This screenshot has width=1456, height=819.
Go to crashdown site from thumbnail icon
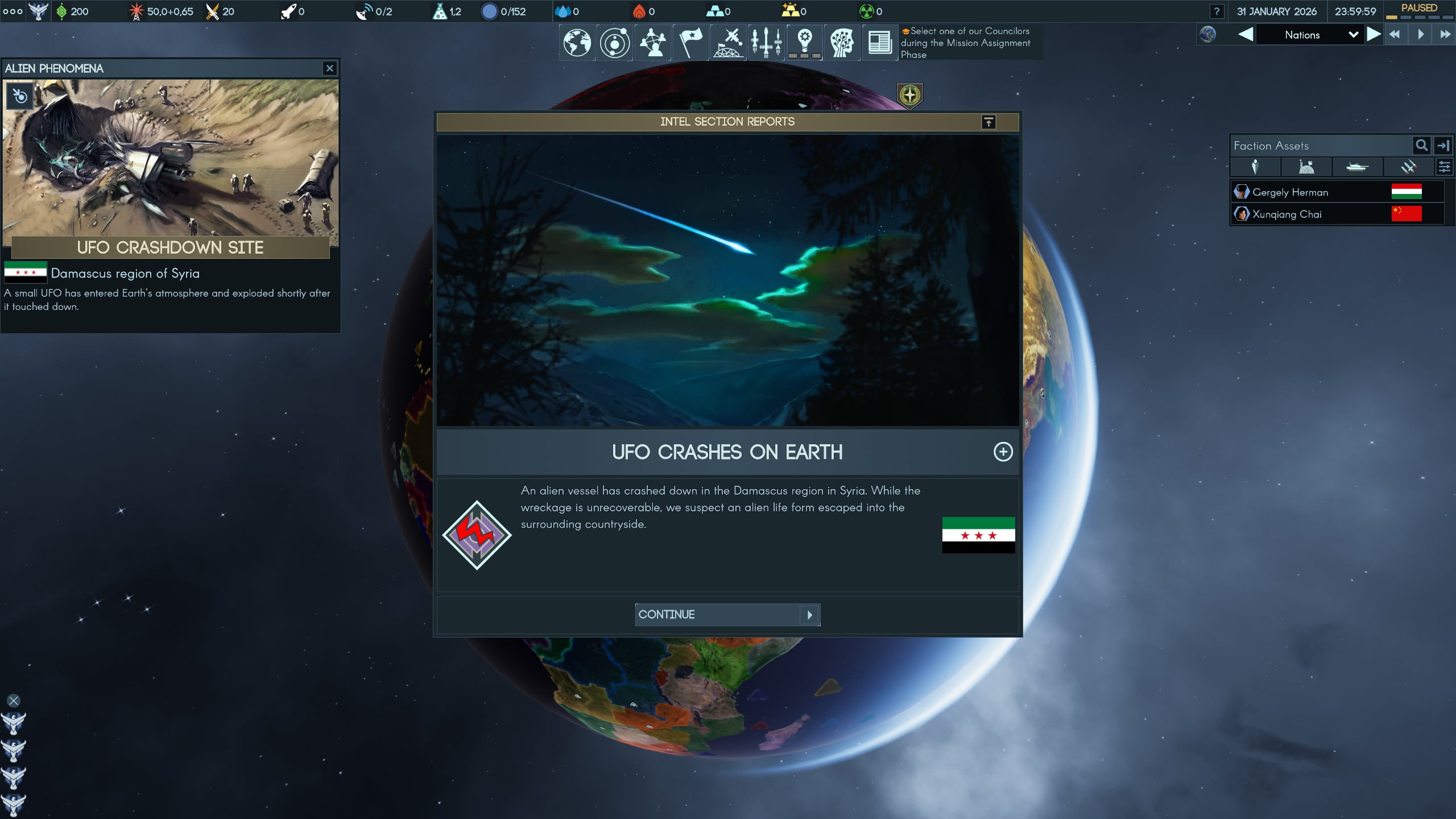pos(20,96)
